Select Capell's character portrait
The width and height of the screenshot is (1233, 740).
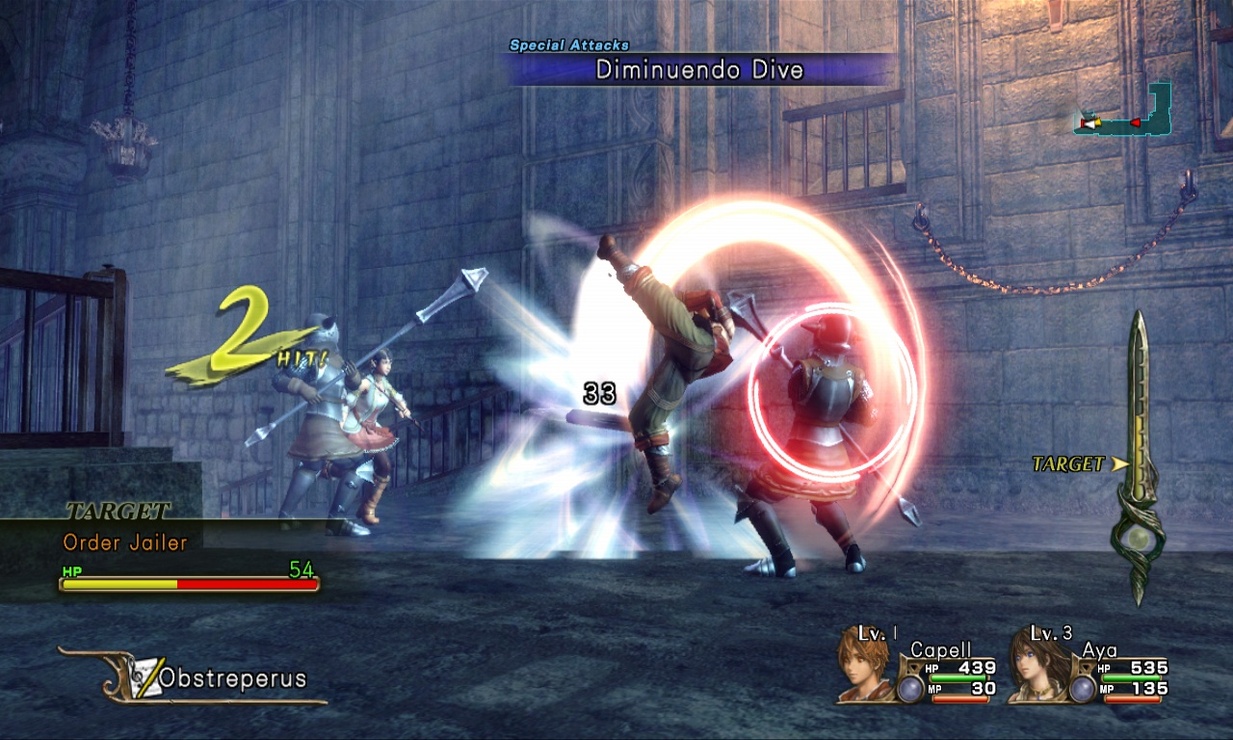click(863, 663)
